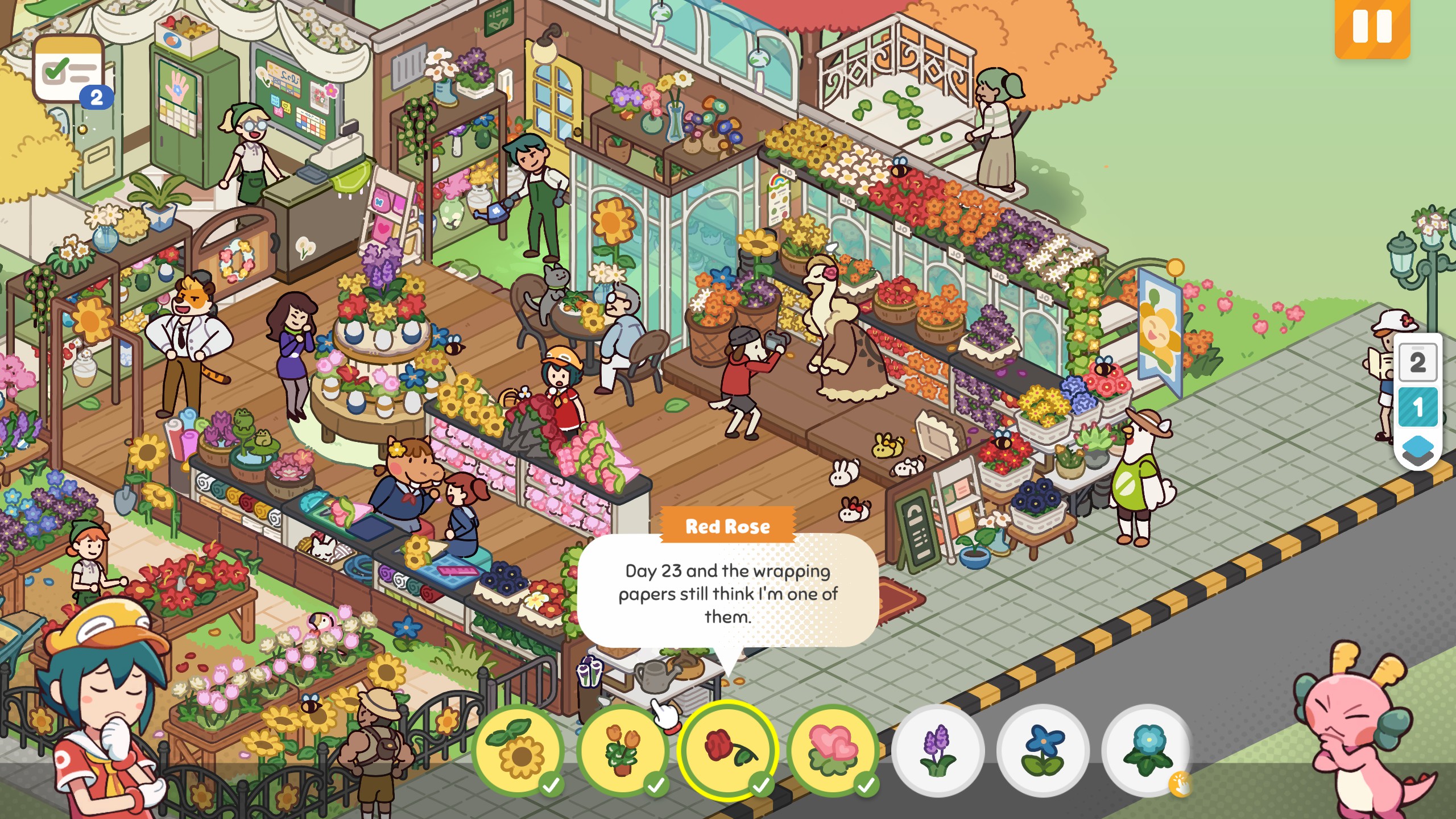1456x819 pixels.
Task: Select the Red Rose target
Action: (x=727, y=750)
